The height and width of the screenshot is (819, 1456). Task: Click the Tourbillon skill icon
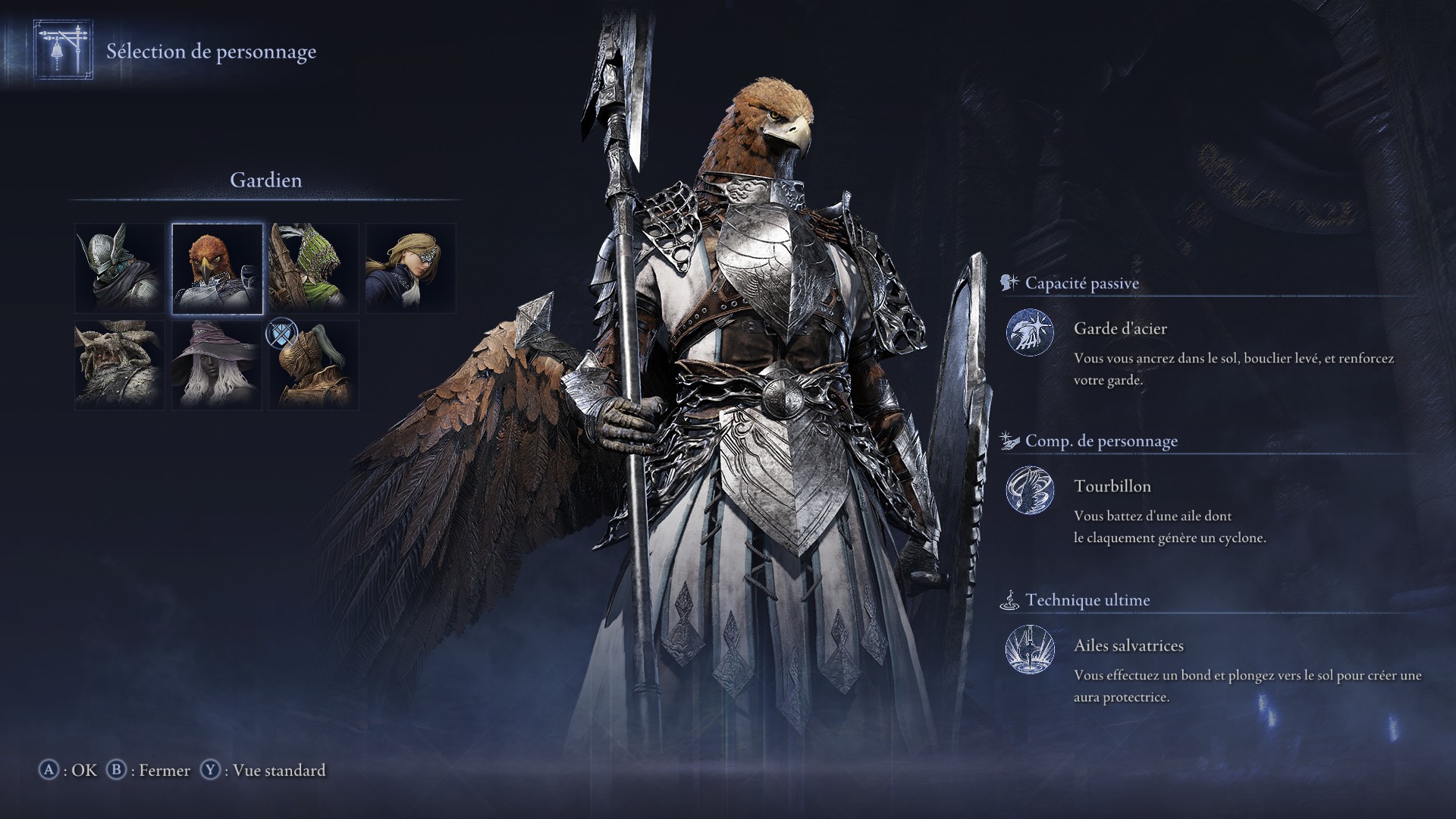[1031, 491]
